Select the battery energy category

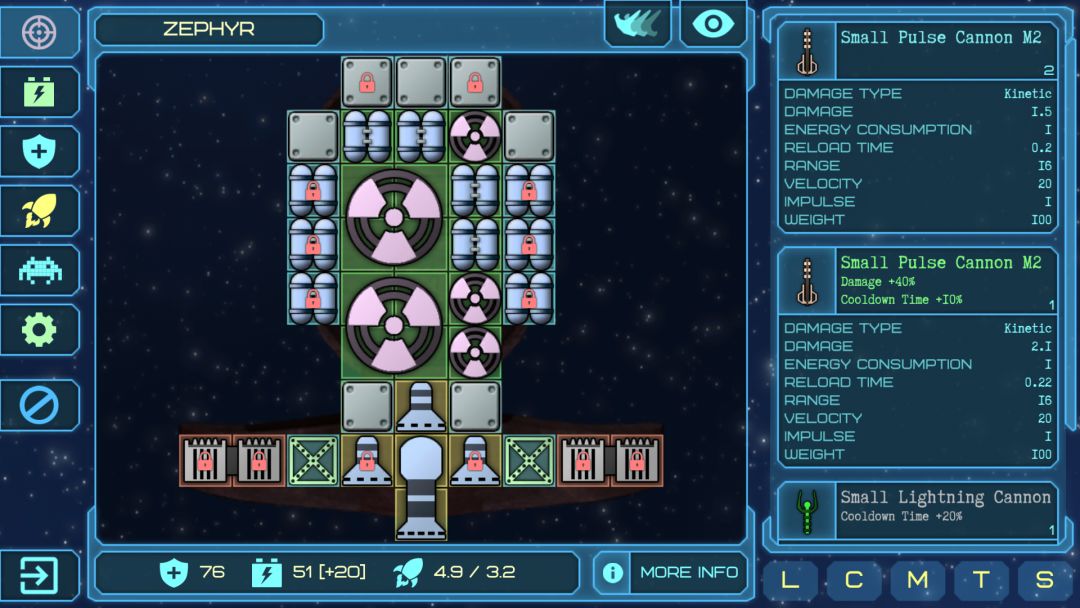pos(39,92)
